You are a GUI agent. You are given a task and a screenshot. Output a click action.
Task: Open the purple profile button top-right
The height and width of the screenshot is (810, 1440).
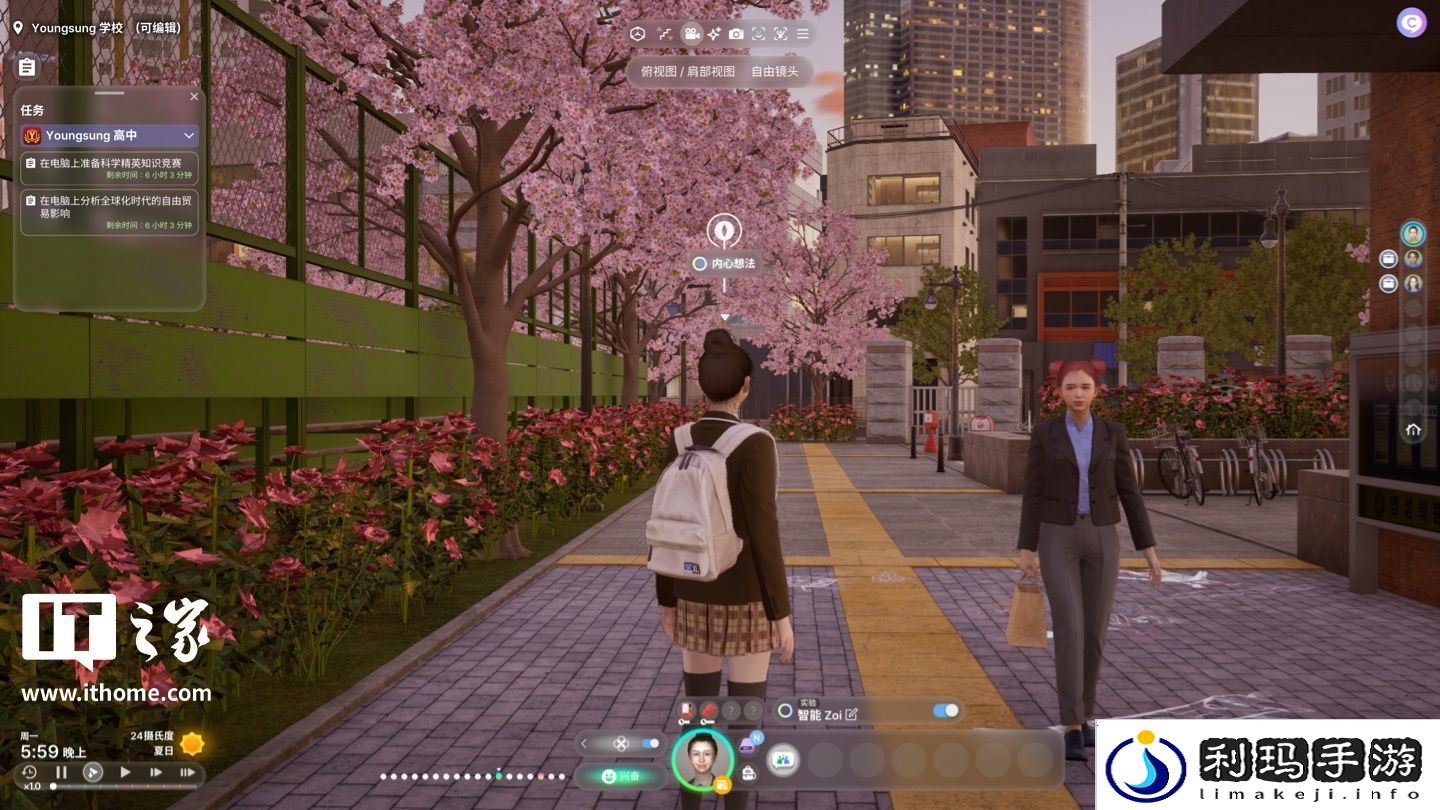1411,23
